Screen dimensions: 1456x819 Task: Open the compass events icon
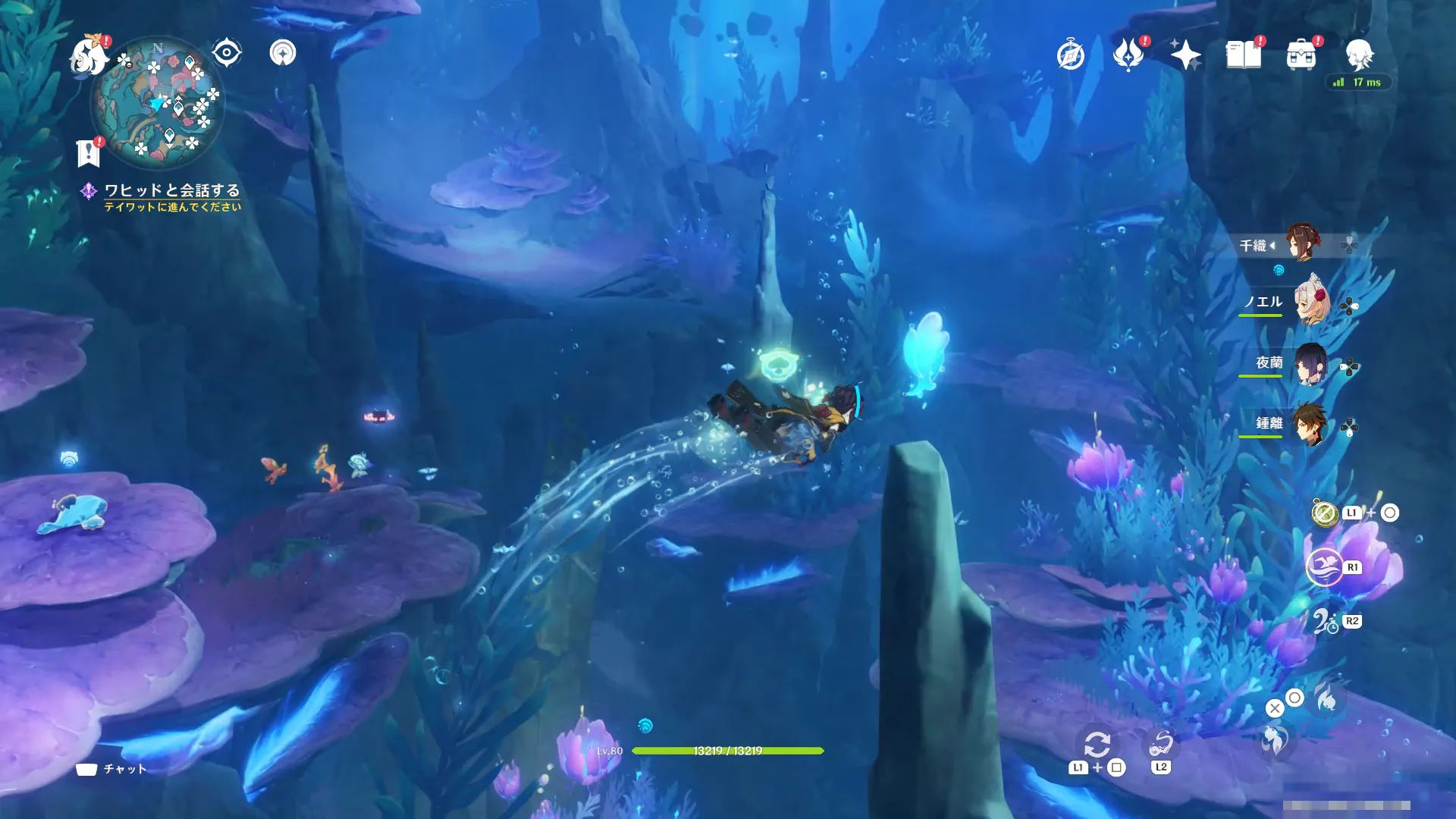pyautogui.click(x=1070, y=55)
